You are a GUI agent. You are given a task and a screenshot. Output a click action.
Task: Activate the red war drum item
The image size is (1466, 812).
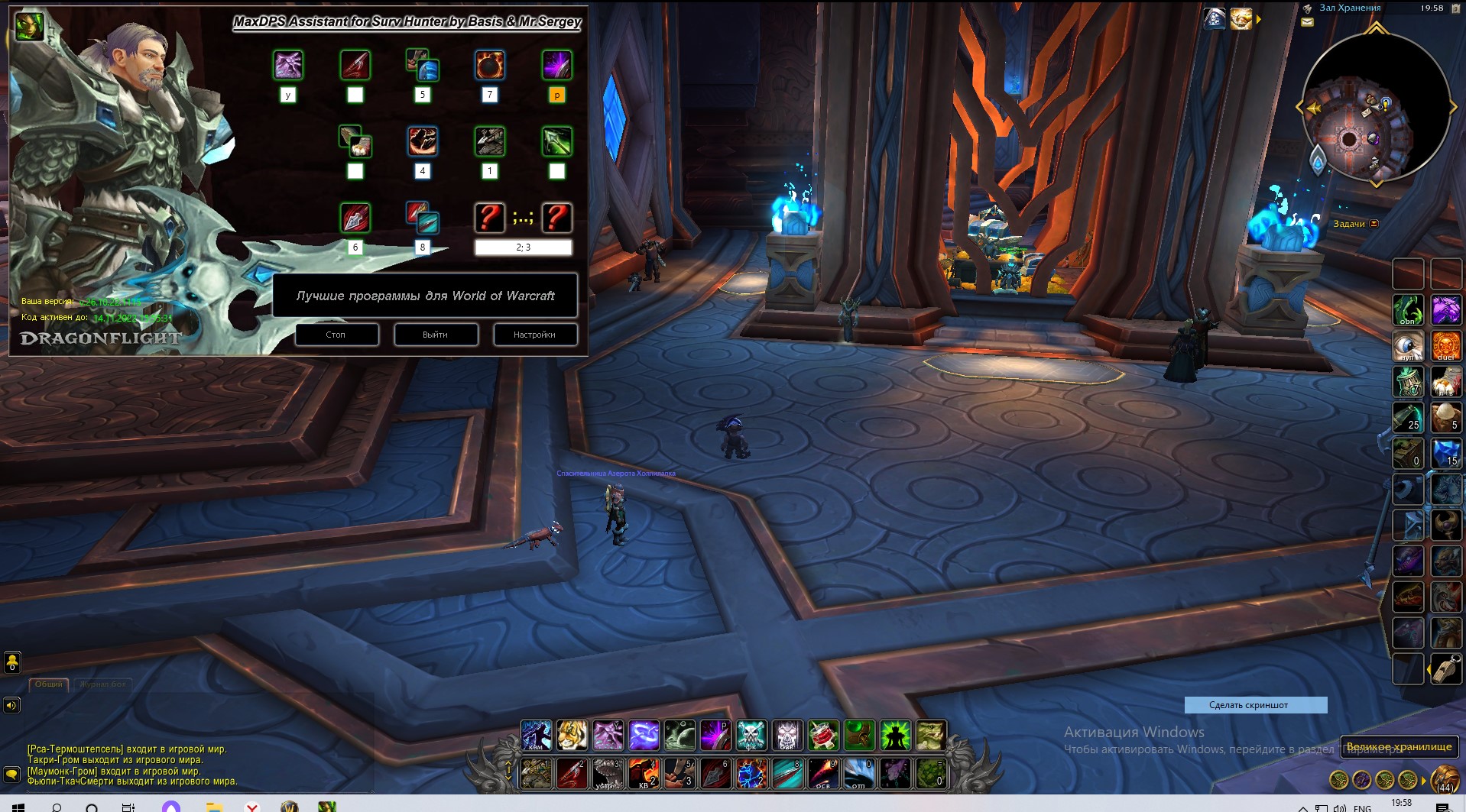(x=823, y=735)
